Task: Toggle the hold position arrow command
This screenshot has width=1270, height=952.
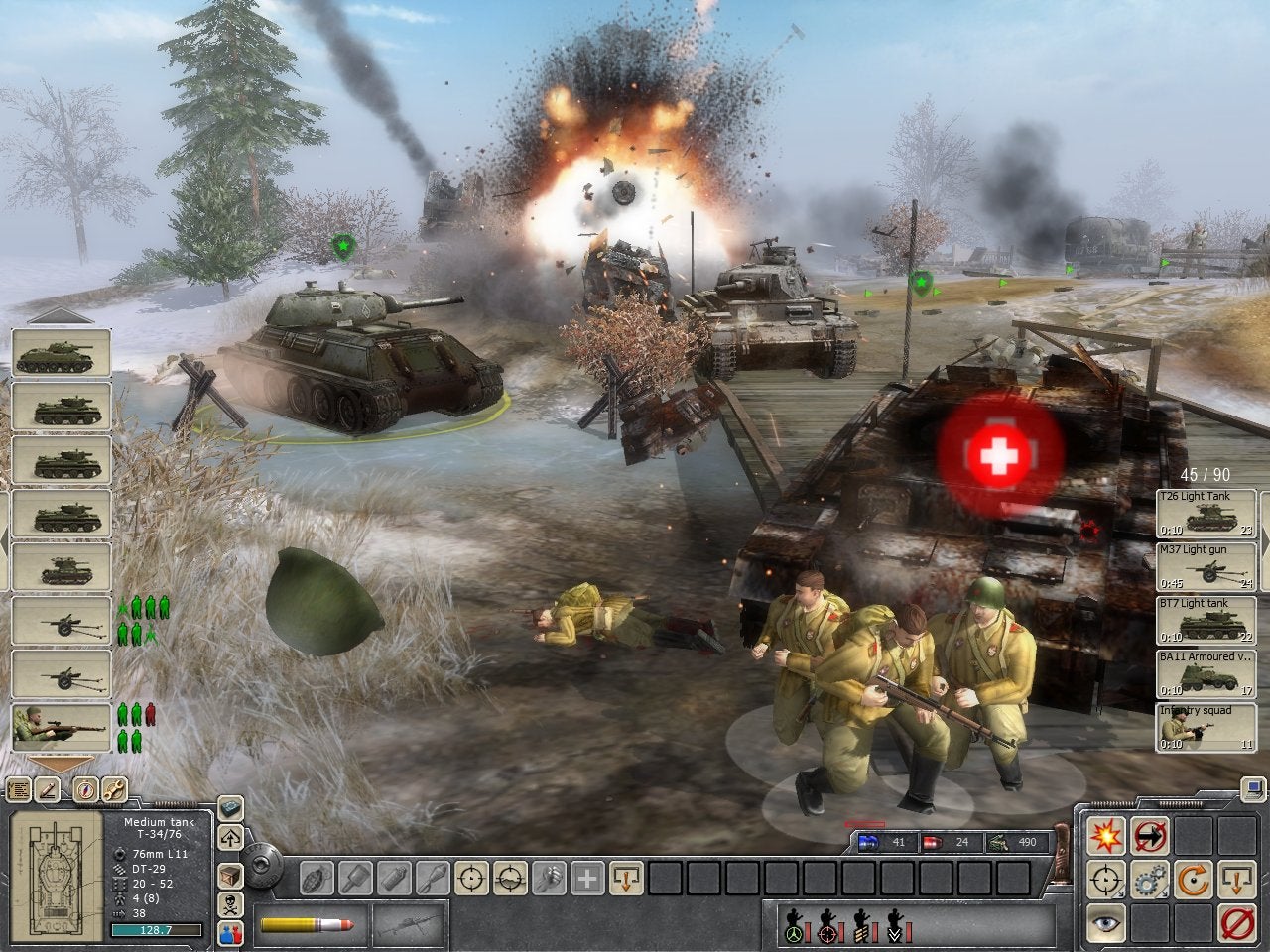Action: (1151, 837)
